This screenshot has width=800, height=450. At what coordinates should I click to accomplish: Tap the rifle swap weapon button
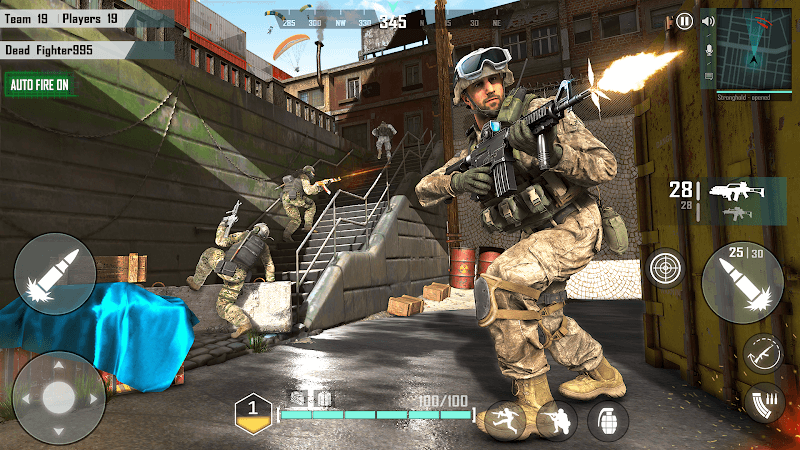(x=762, y=353)
